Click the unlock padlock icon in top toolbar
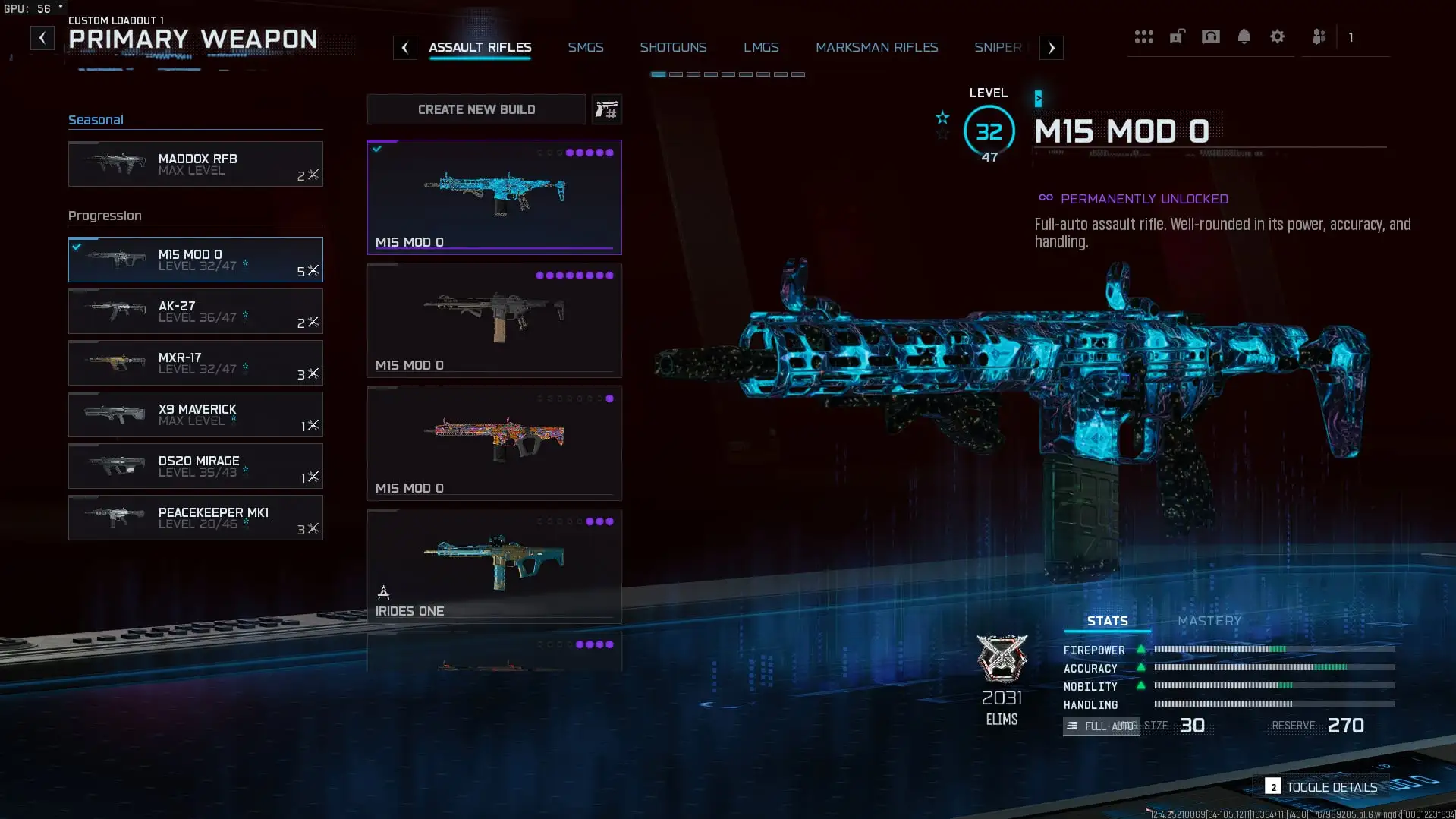The width and height of the screenshot is (1456, 819). (x=1177, y=36)
